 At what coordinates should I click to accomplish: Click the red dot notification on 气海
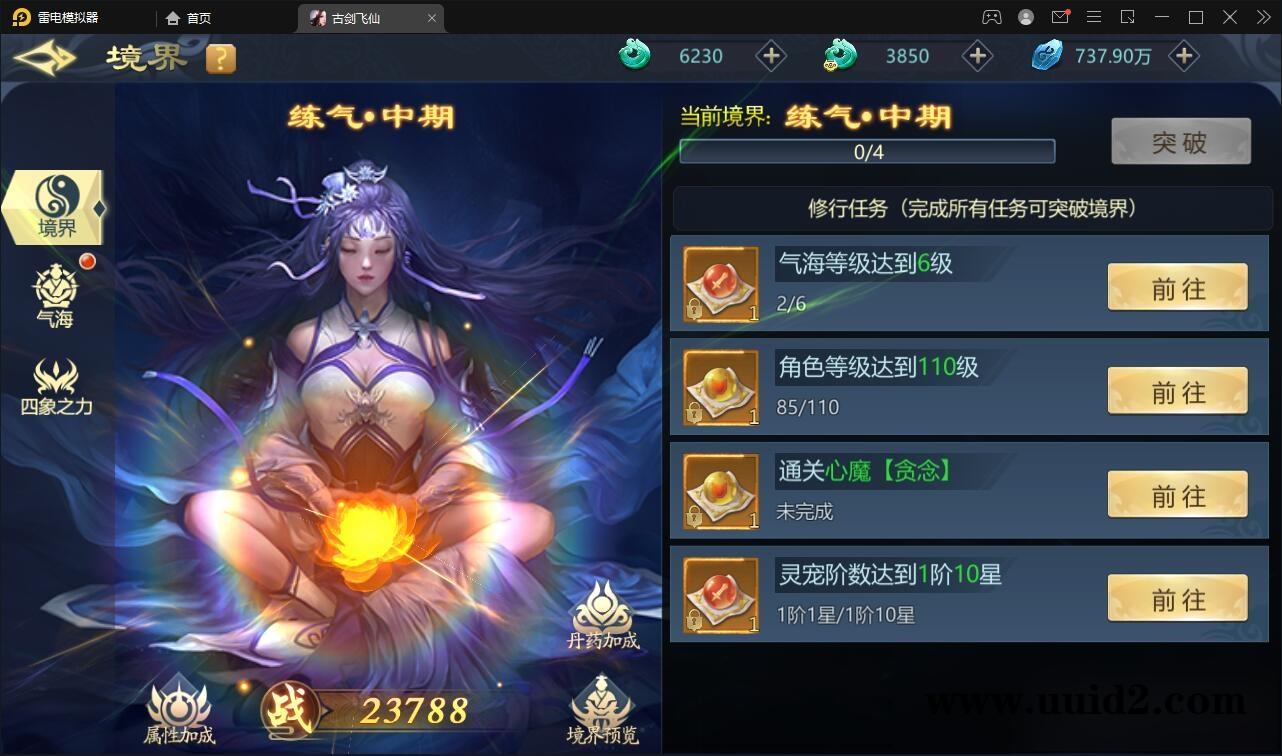(87, 261)
